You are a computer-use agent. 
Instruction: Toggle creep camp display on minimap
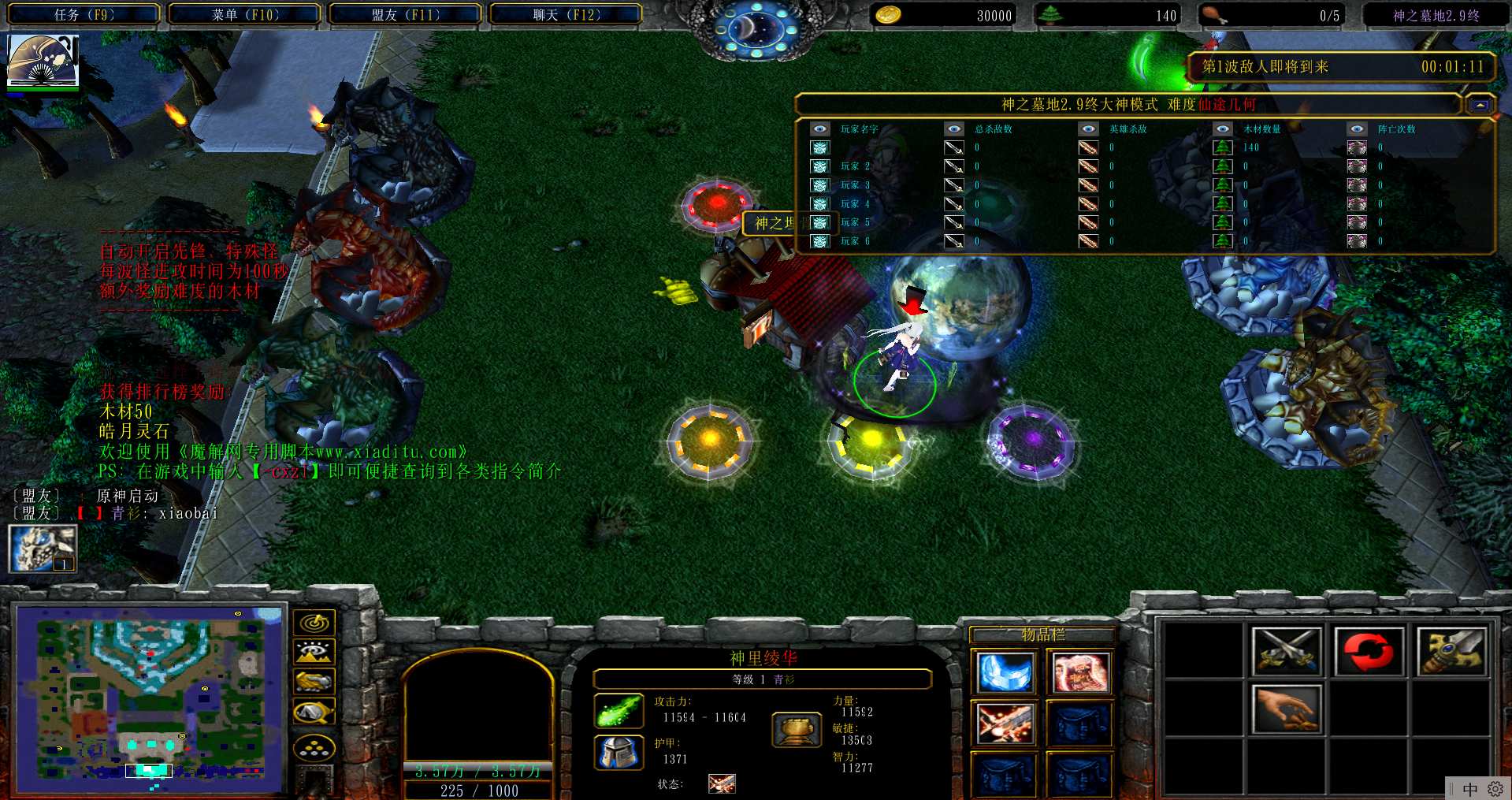[314, 712]
